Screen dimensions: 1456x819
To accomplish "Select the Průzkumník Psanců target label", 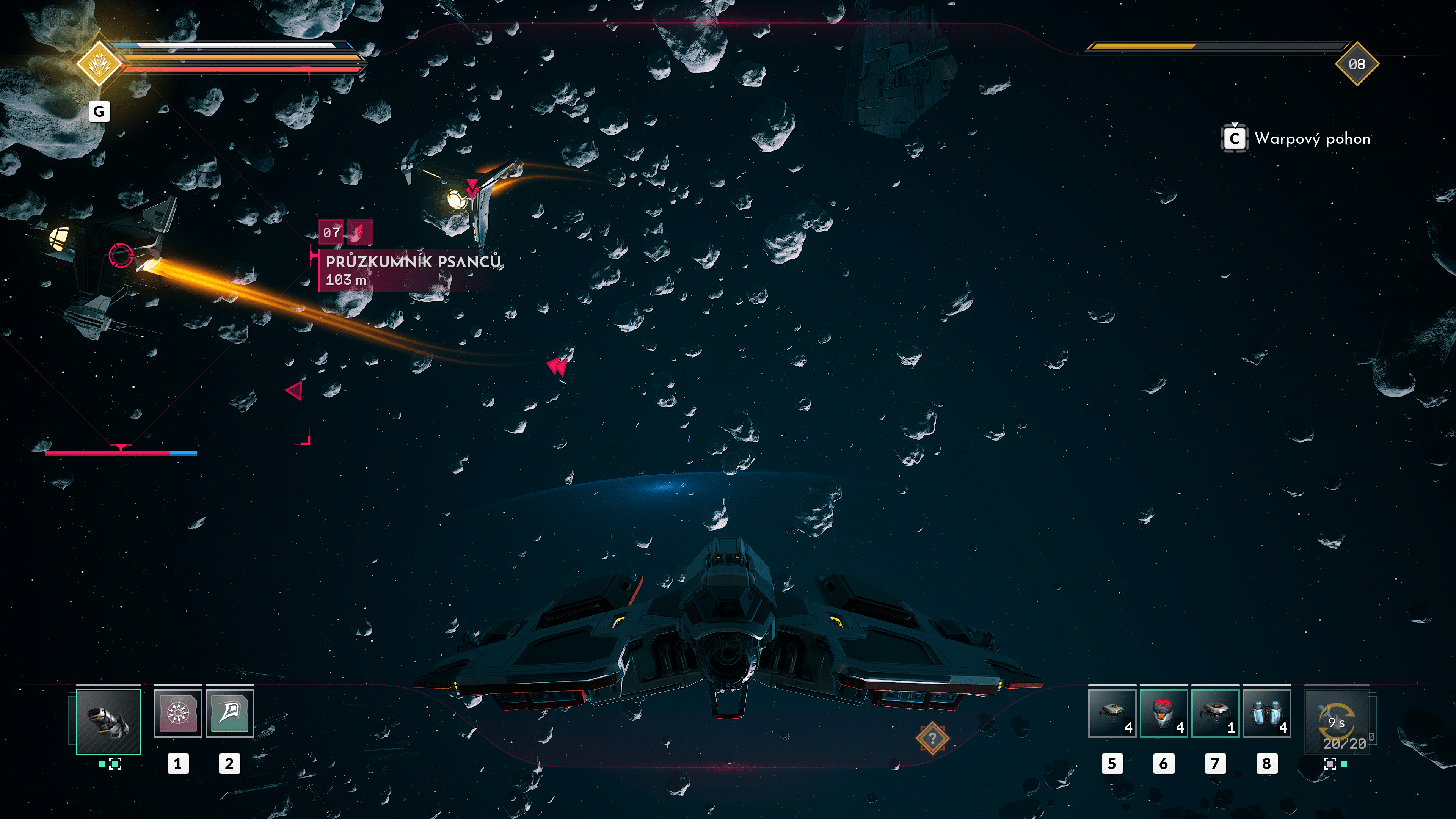I will pyautogui.click(x=412, y=270).
